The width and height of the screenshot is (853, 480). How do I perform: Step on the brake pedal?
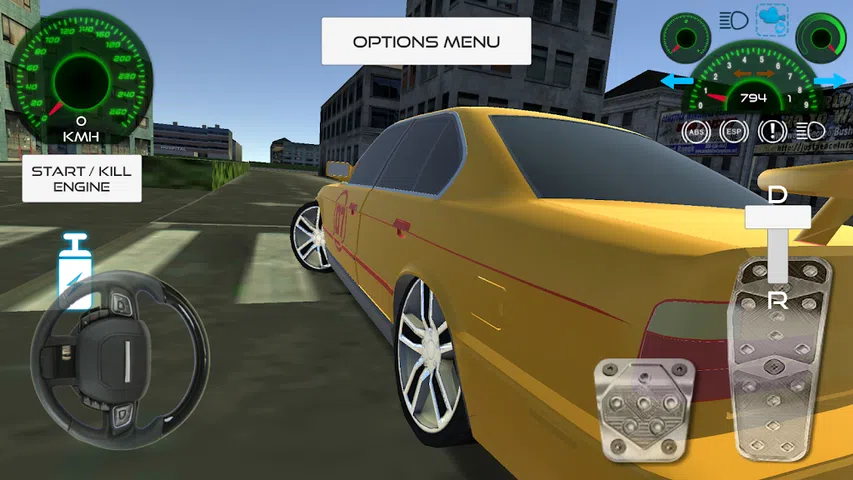click(x=644, y=408)
